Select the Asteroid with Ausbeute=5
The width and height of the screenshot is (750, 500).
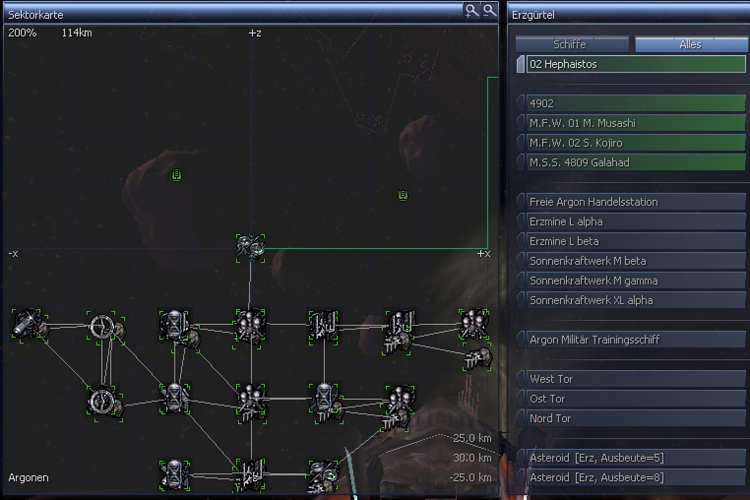point(635,458)
